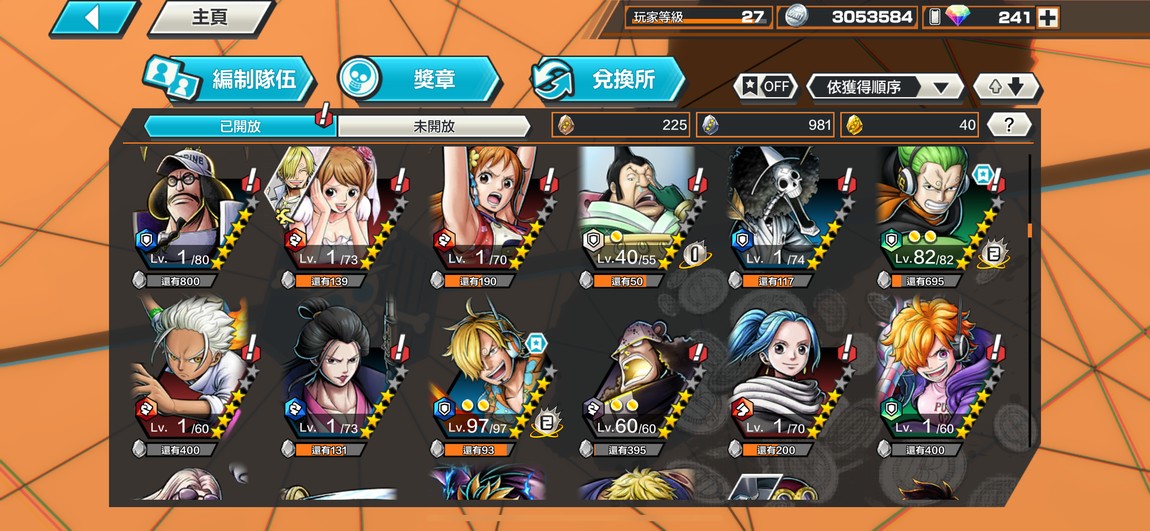Return to 主頁 home screen
This screenshot has width=1150, height=531.
click(x=210, y=18)
